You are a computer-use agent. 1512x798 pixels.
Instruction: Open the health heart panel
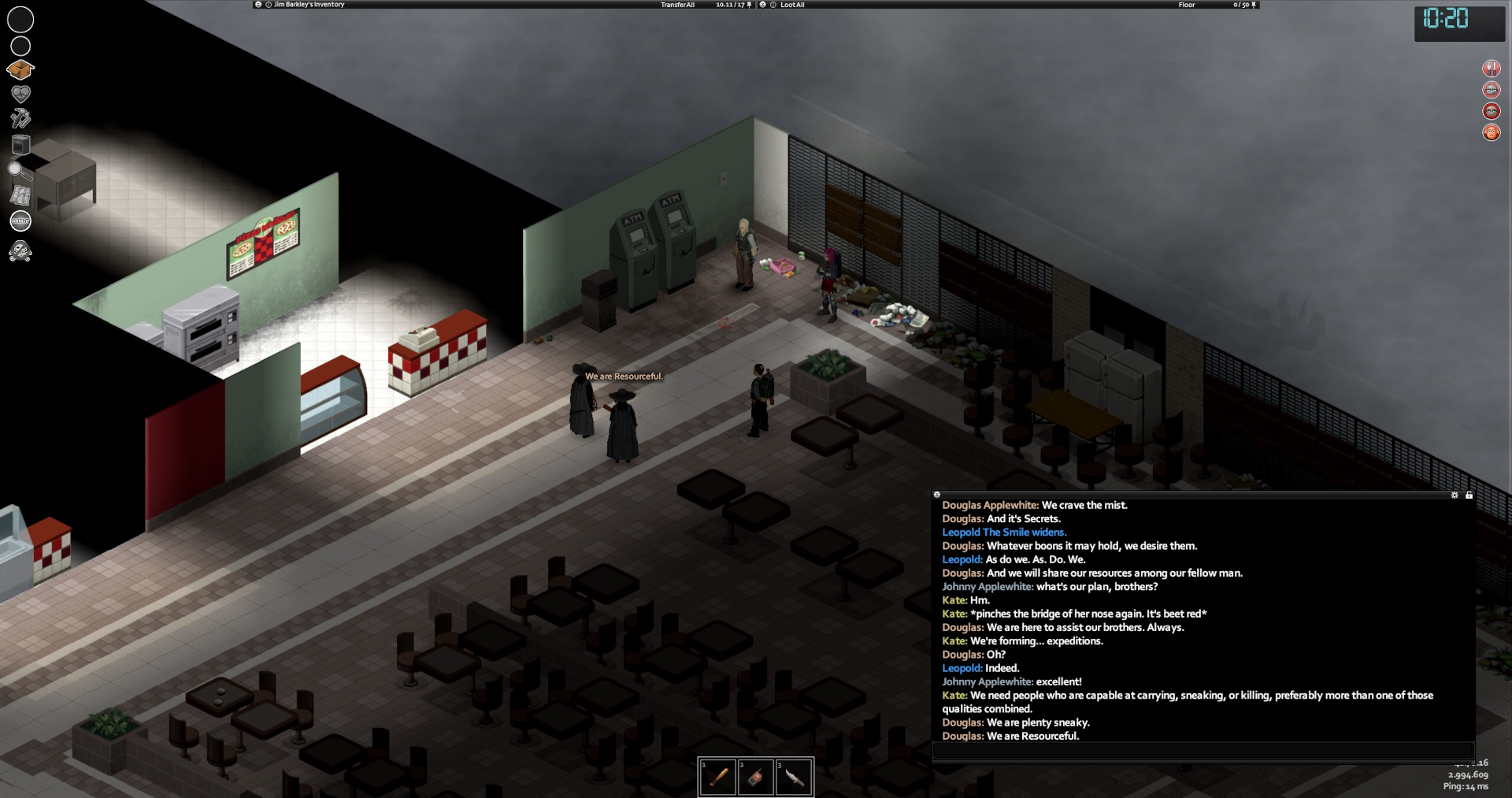[20, 94]
